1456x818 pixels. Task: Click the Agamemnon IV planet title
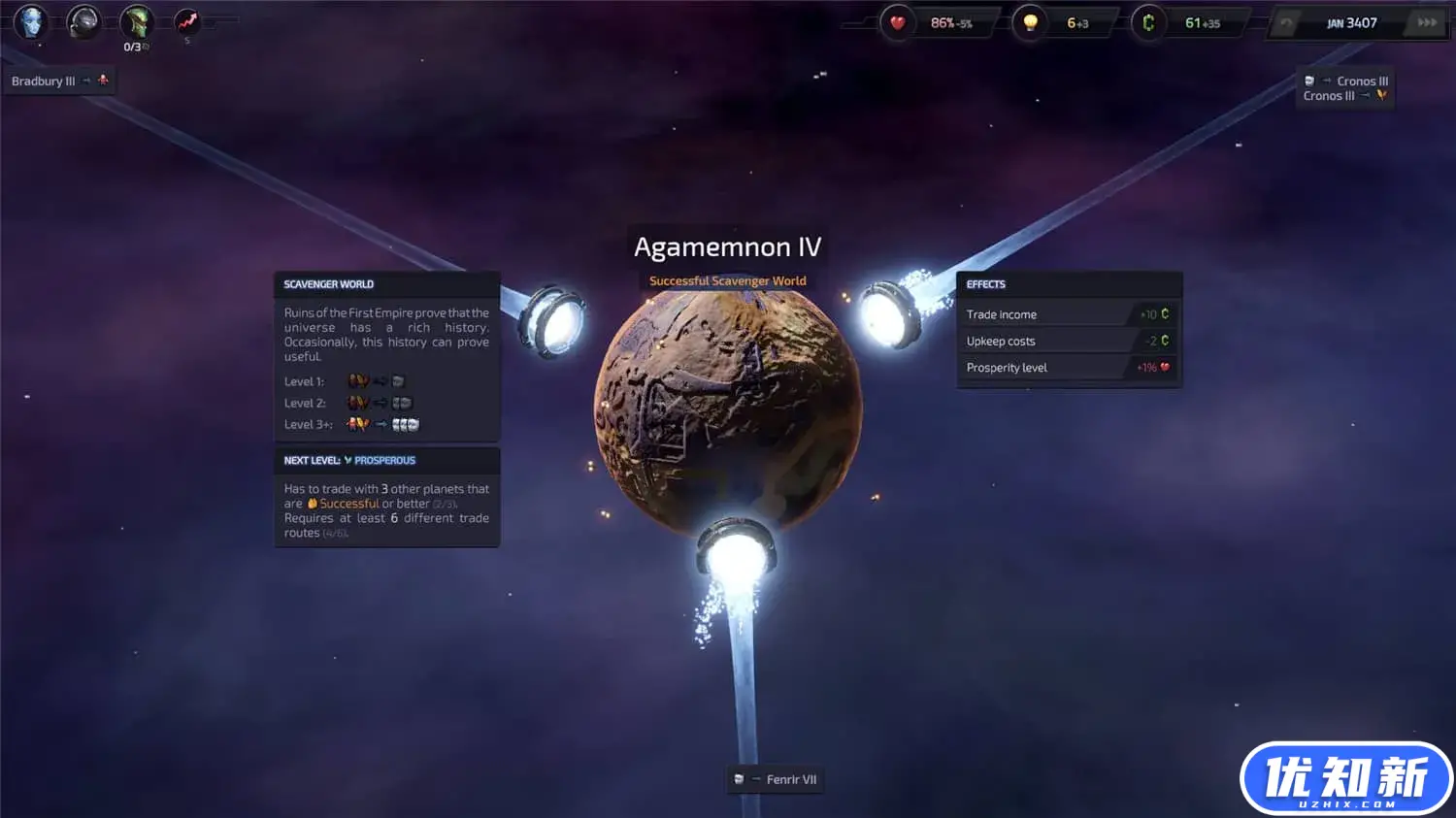[727, 247]
